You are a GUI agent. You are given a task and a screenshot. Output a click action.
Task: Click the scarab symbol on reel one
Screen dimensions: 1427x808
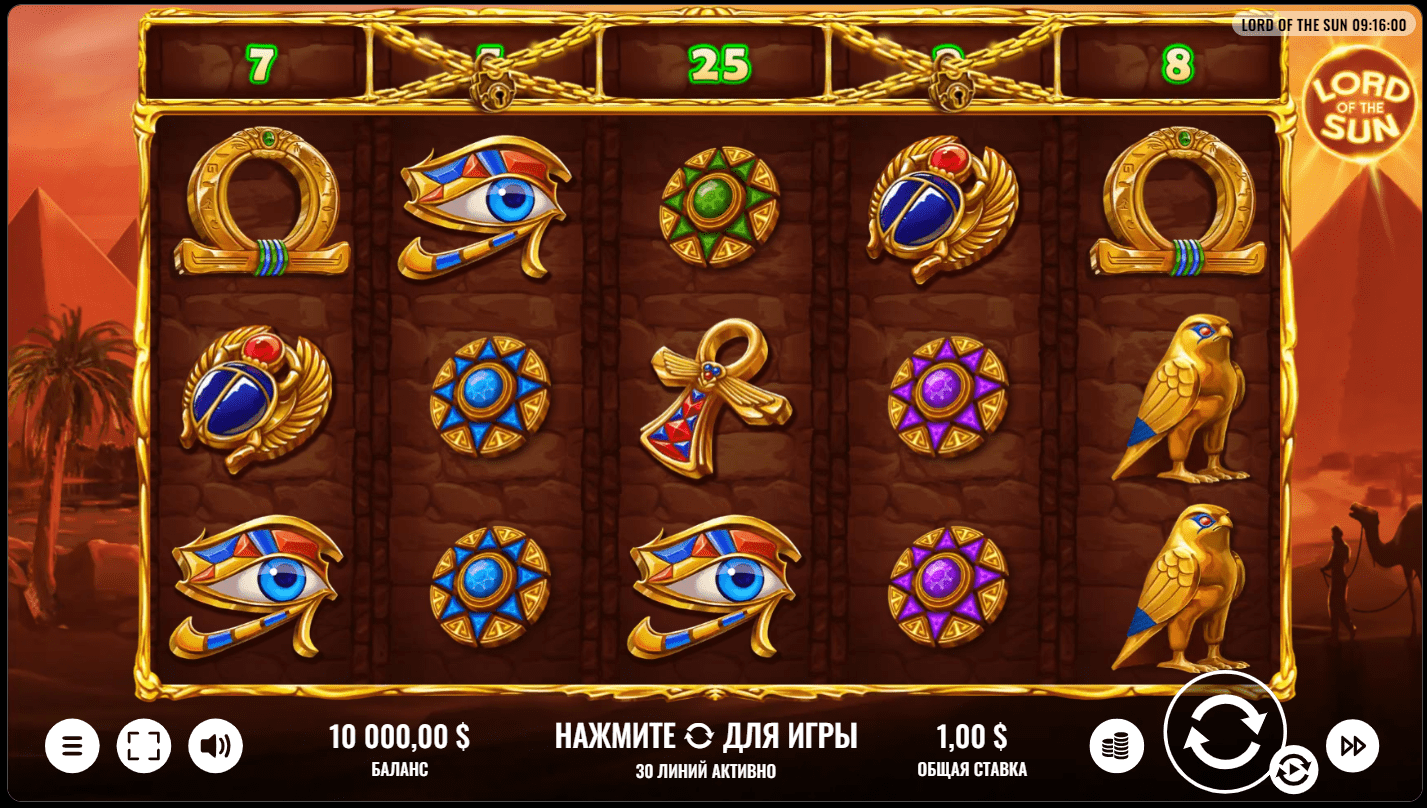tap(254, 398)
